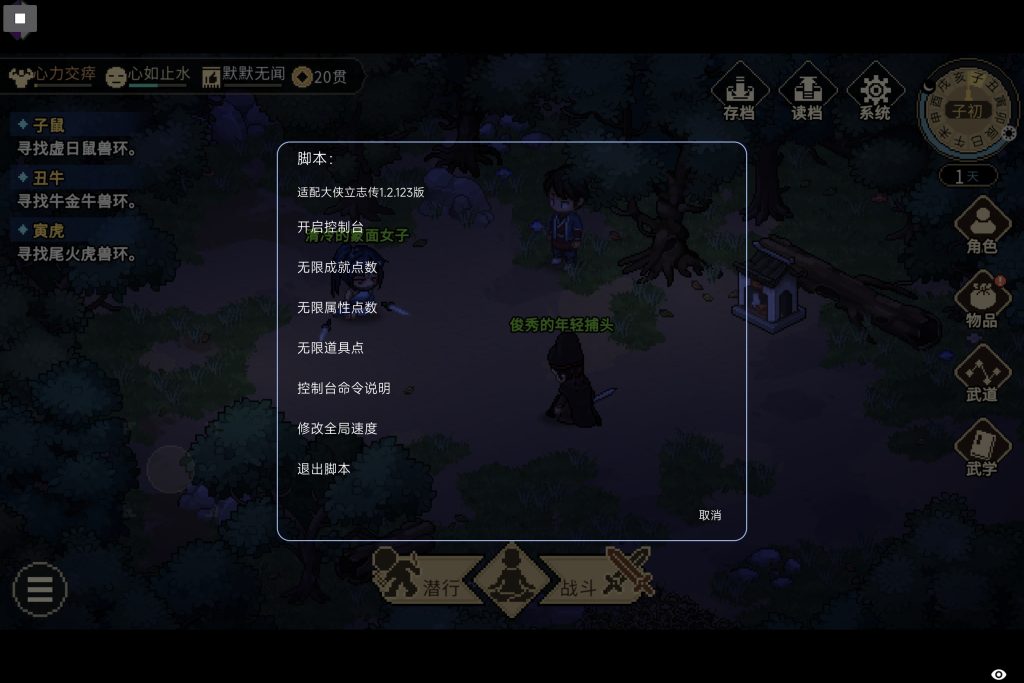Open the 武学 skills book
The image size is (1024, 683).
pos(982,448)
